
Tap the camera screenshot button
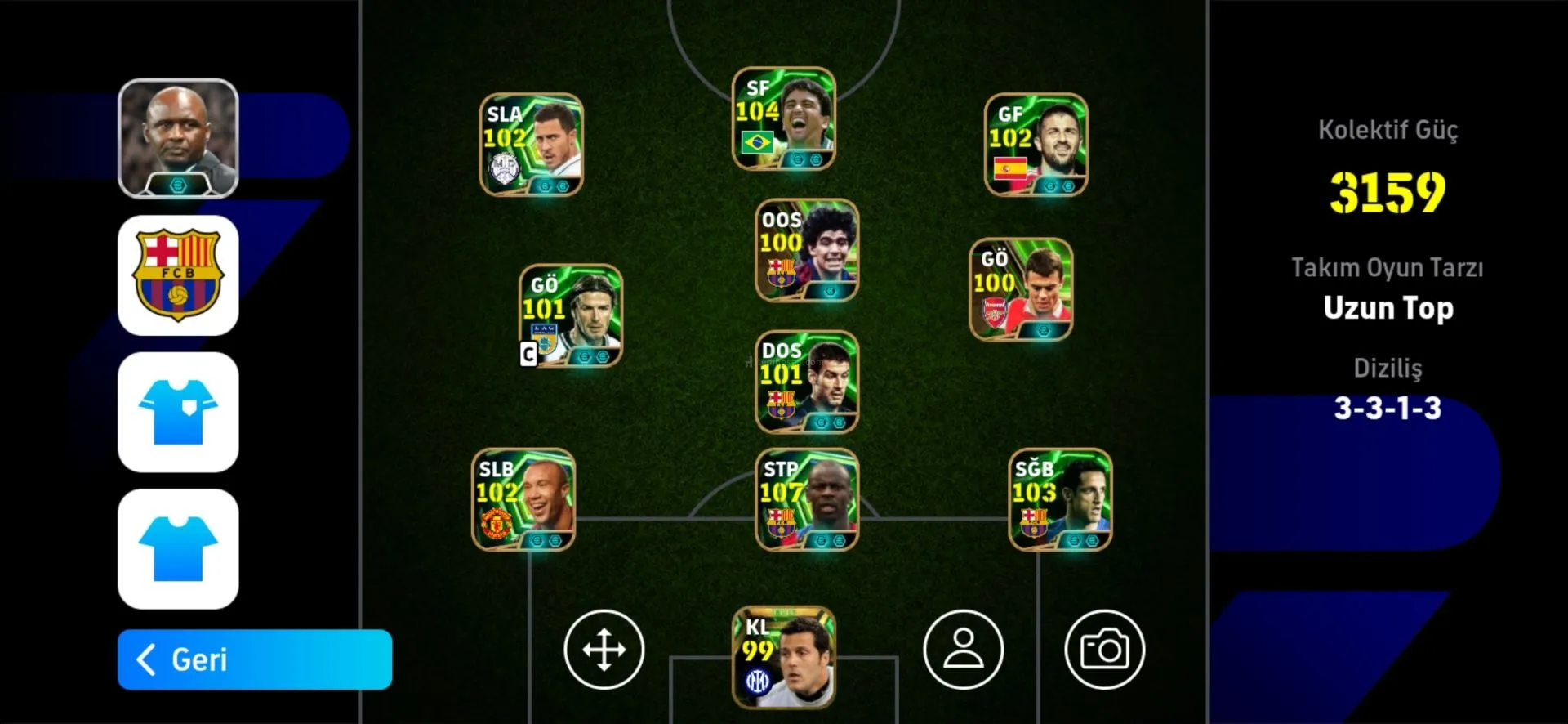point(1104,650)
